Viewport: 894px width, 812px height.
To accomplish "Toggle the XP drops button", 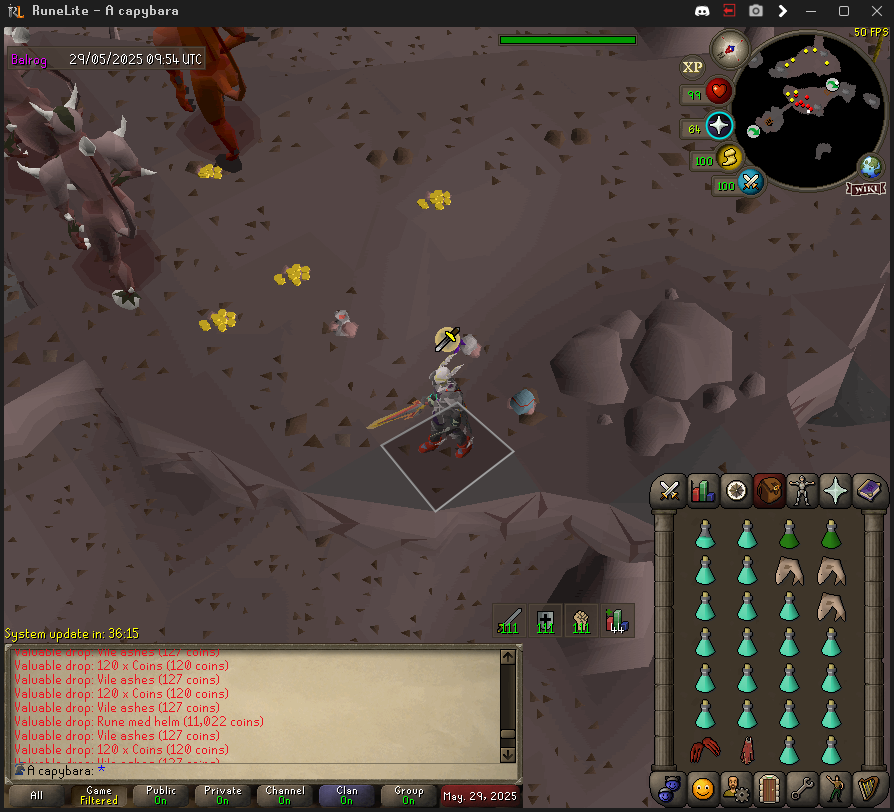I will tap(692, 68).
